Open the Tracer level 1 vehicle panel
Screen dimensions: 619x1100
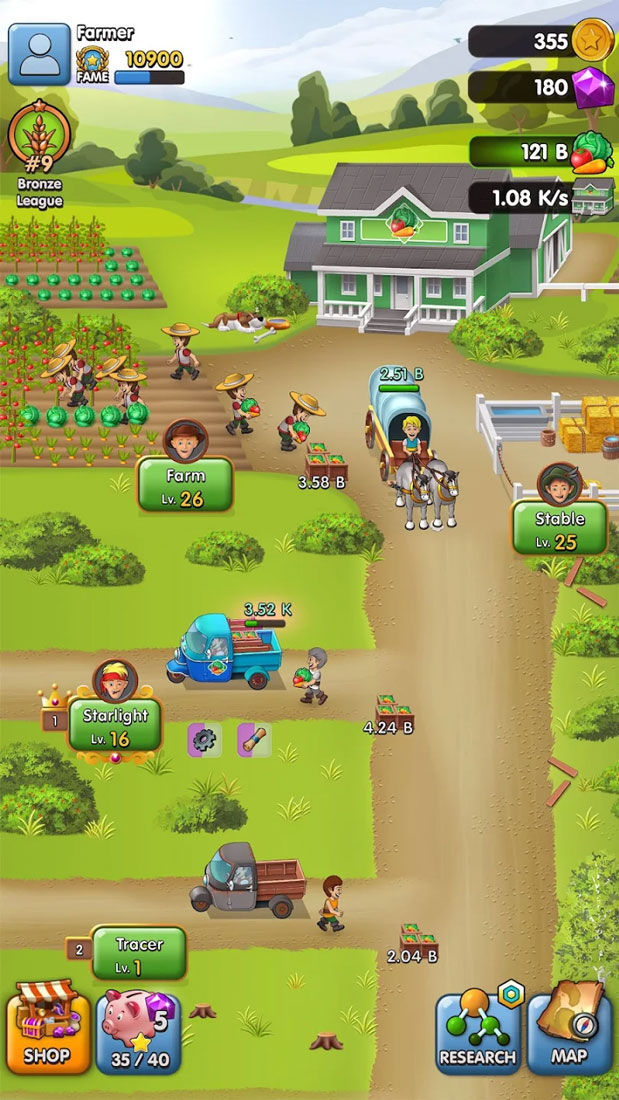tap(139, 953)
